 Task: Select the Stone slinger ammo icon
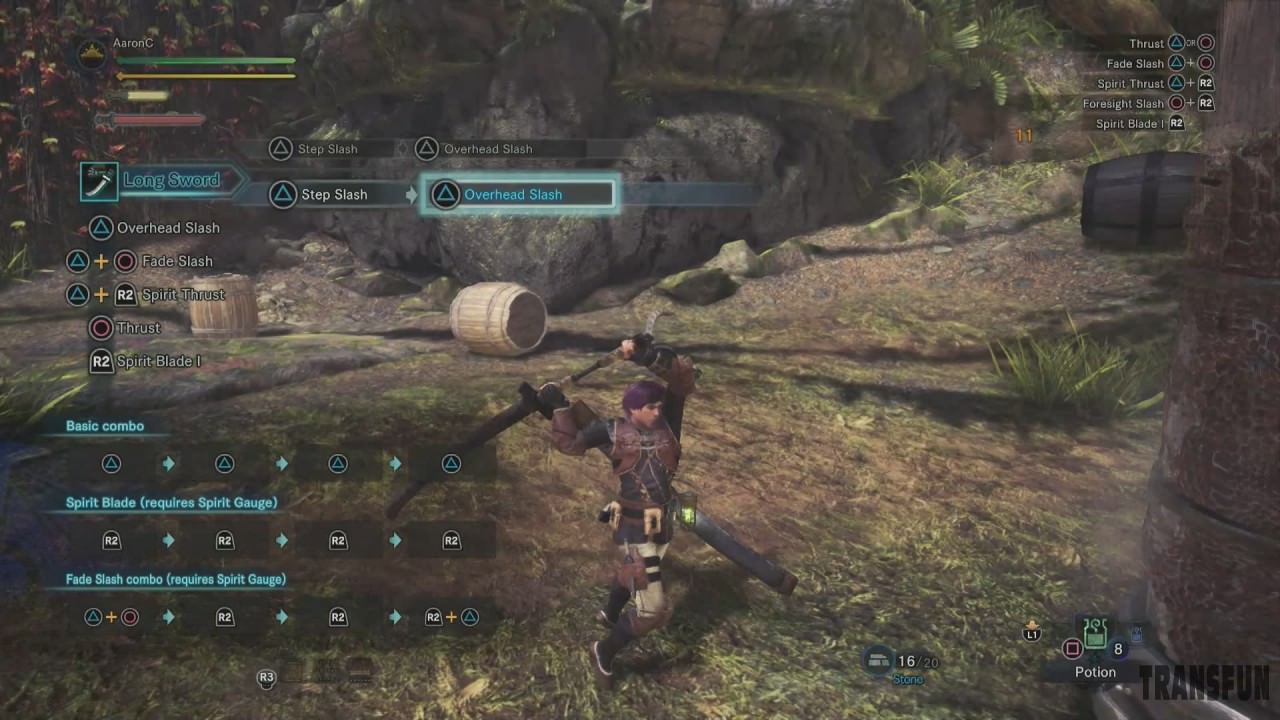click(x=879, y=659)
